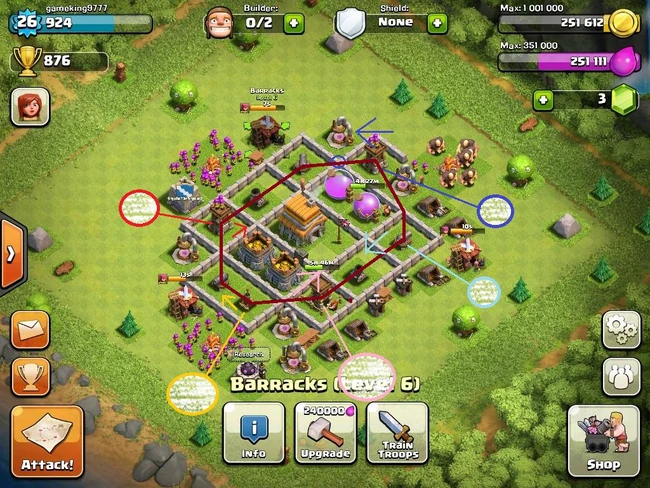Add a builder with the green plus
This screenshot has width=650, height=488.
pos(293,22)
